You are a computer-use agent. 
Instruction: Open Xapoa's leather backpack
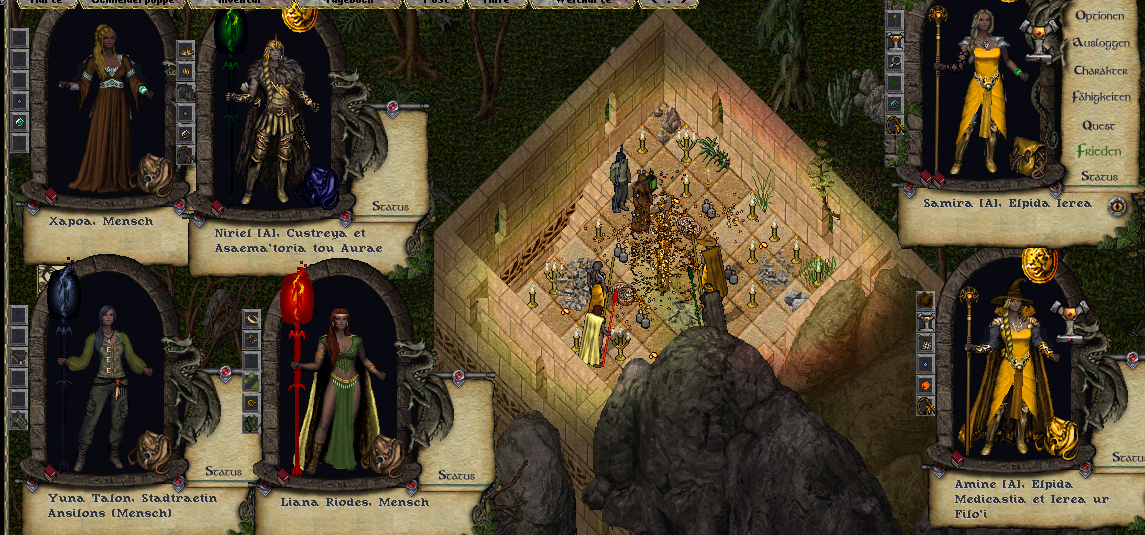coord(154,170)
